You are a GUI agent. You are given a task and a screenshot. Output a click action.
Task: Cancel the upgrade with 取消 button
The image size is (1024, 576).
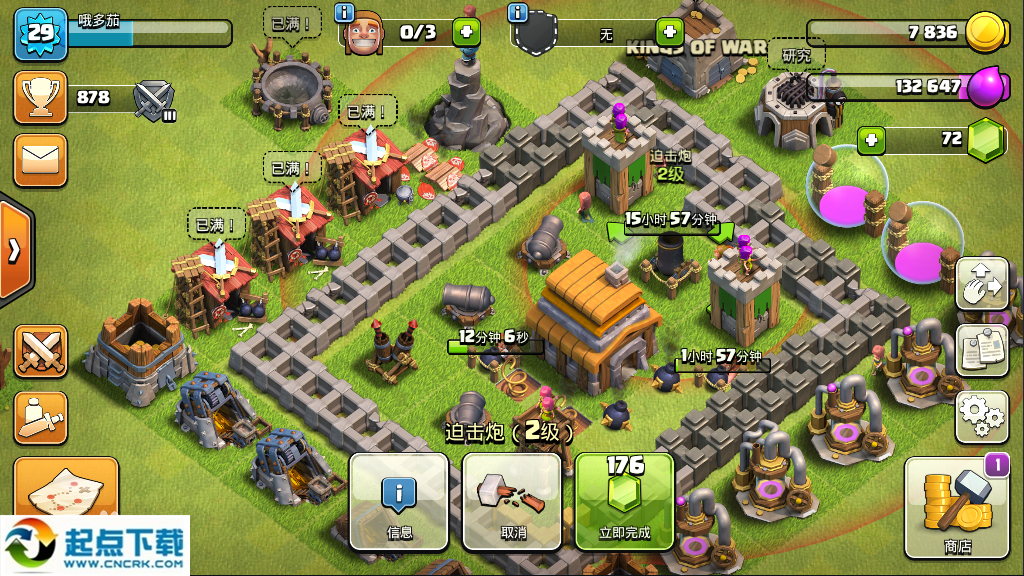512,501
